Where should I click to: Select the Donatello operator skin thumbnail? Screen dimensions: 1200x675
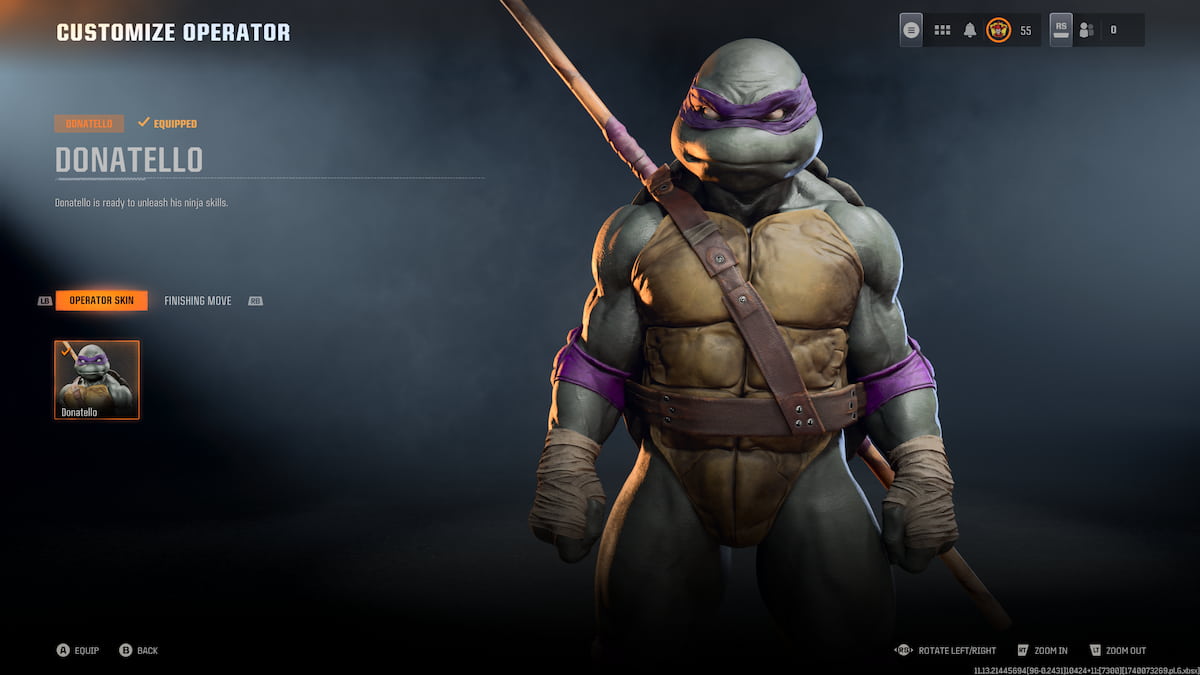coord(97,379)
